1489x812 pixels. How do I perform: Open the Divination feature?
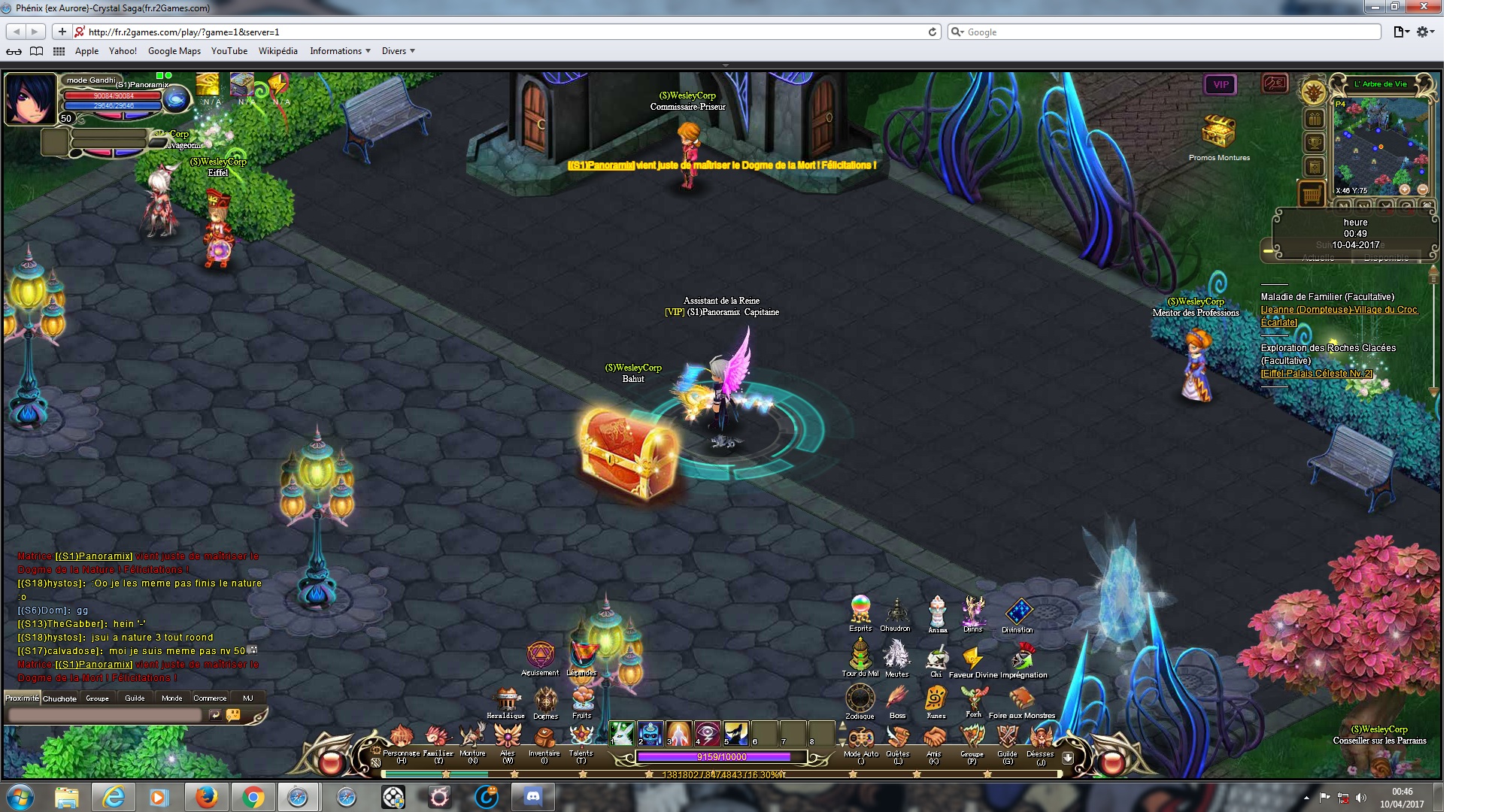pyautogui.click(x=1018, y=612)
